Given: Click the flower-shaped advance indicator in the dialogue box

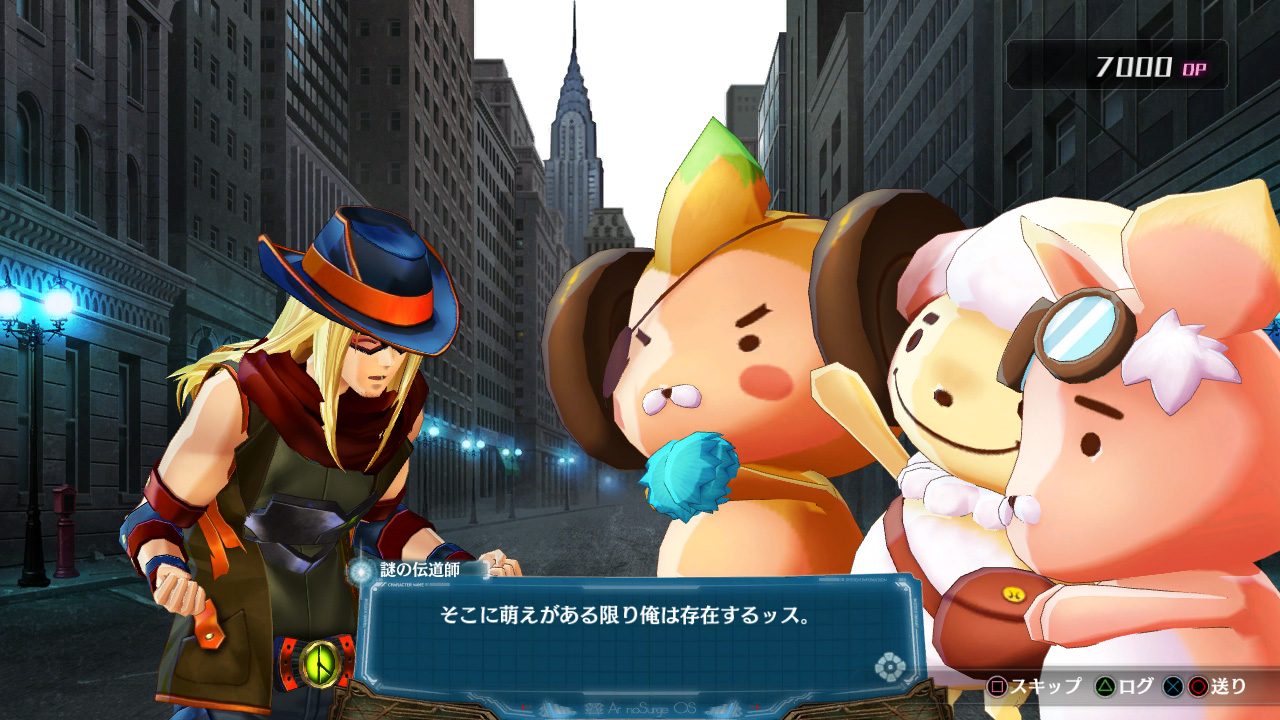Looking at the screenshot, I should (x=889, y=667).
